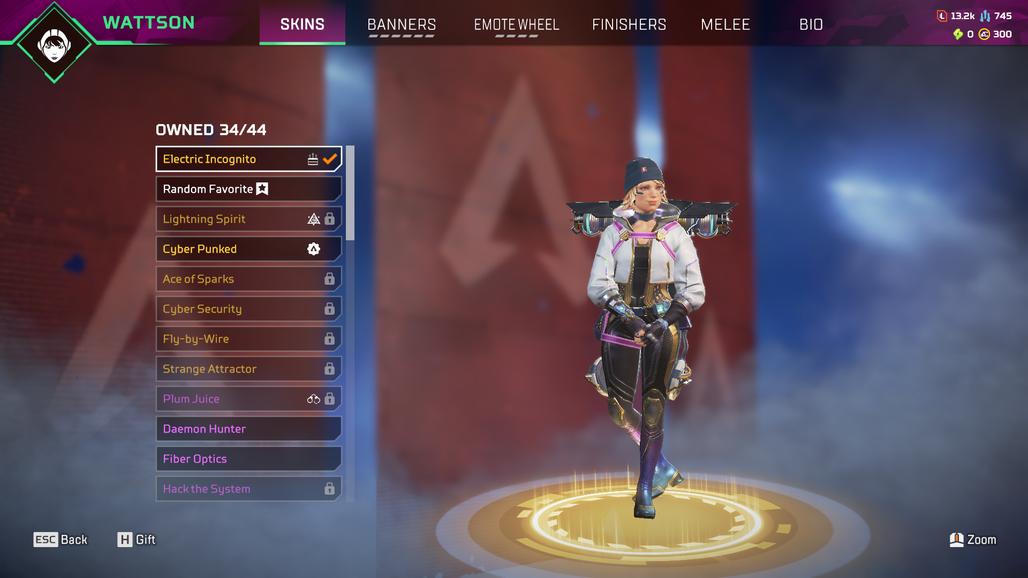
Task: View Wattson's Bio tab
Action: coord(811,24)
